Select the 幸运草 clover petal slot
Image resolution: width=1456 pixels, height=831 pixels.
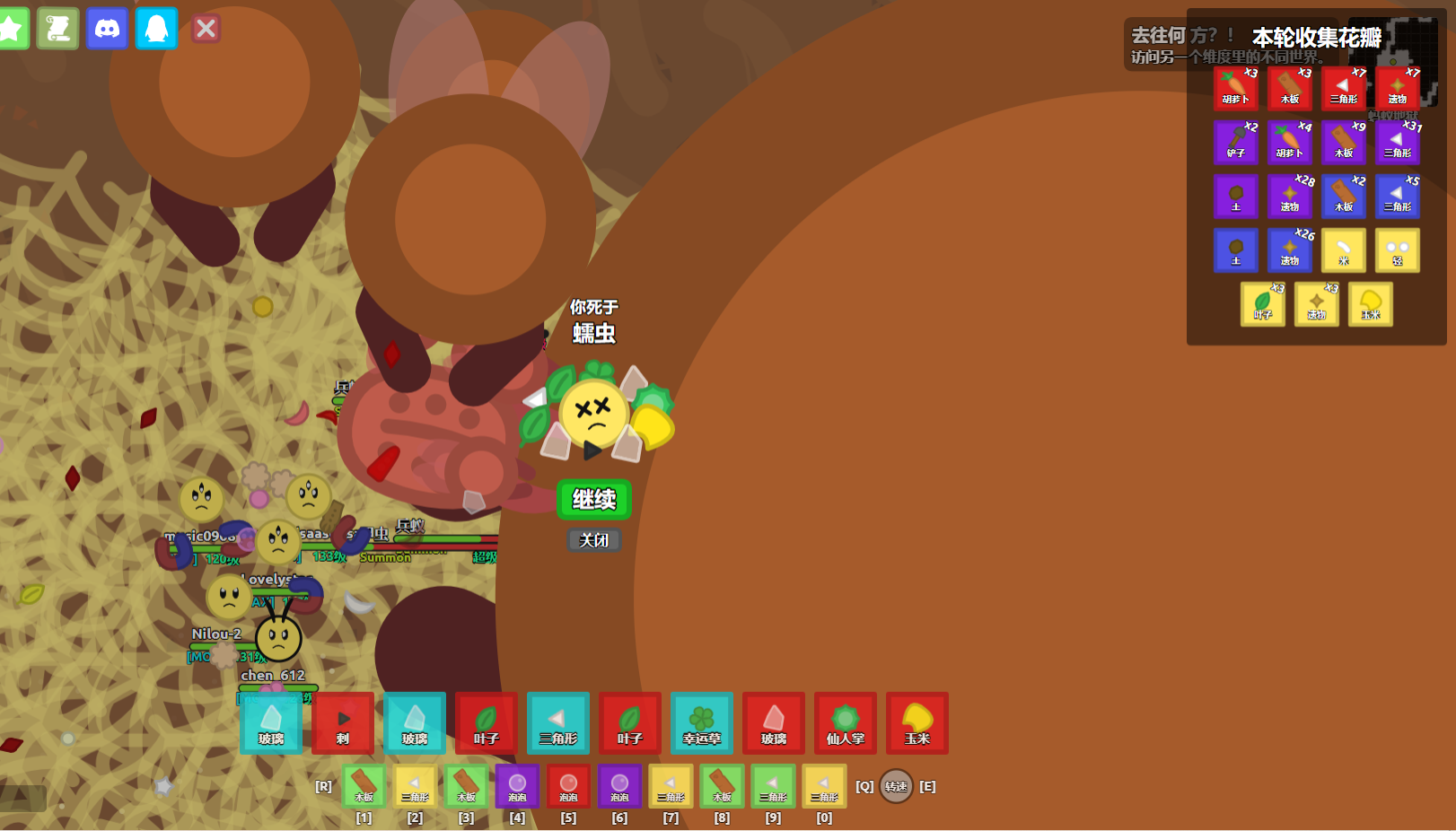pos(702,722)
